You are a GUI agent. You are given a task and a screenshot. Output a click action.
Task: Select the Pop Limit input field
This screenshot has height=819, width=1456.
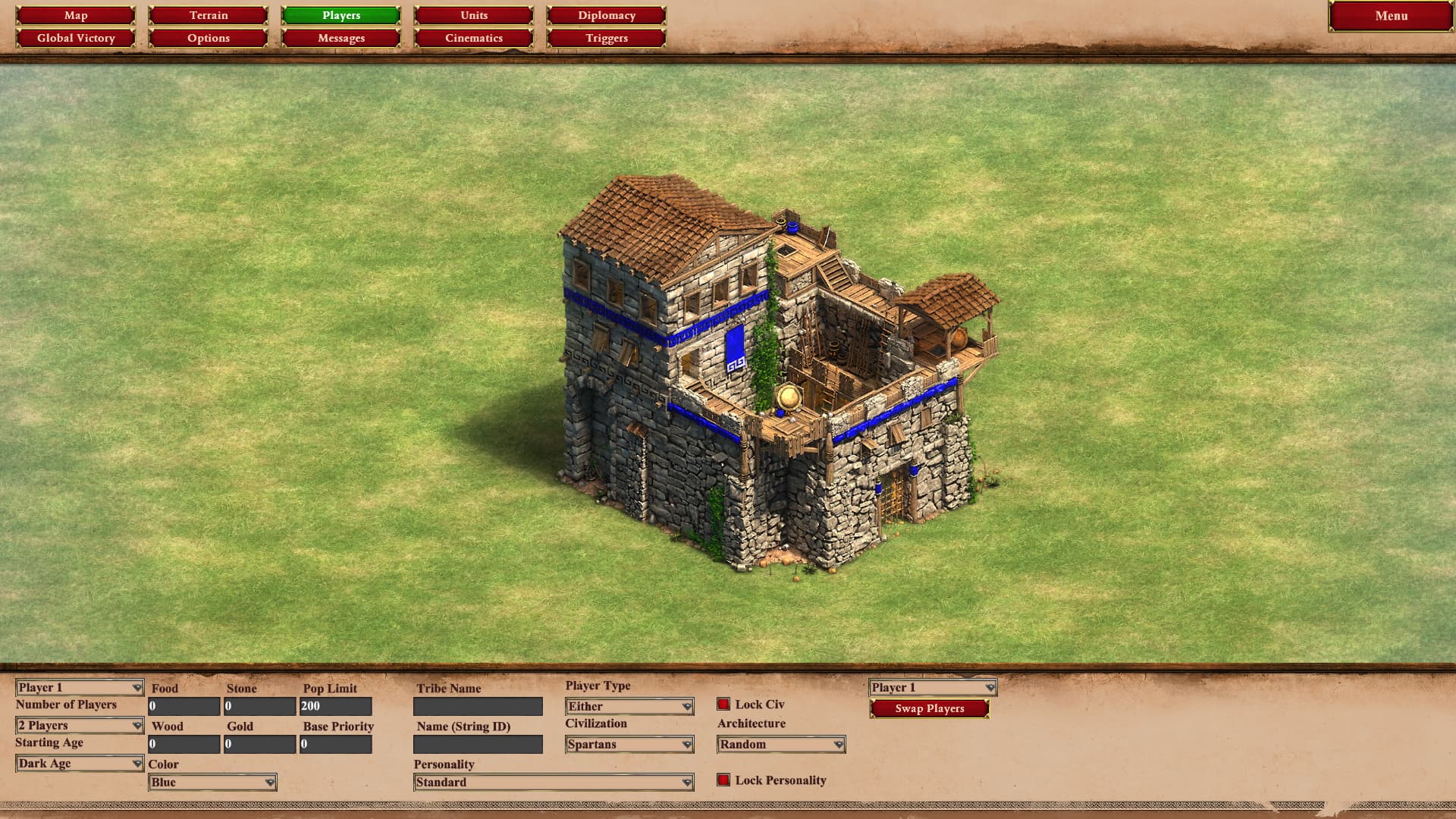coord(336,706)
